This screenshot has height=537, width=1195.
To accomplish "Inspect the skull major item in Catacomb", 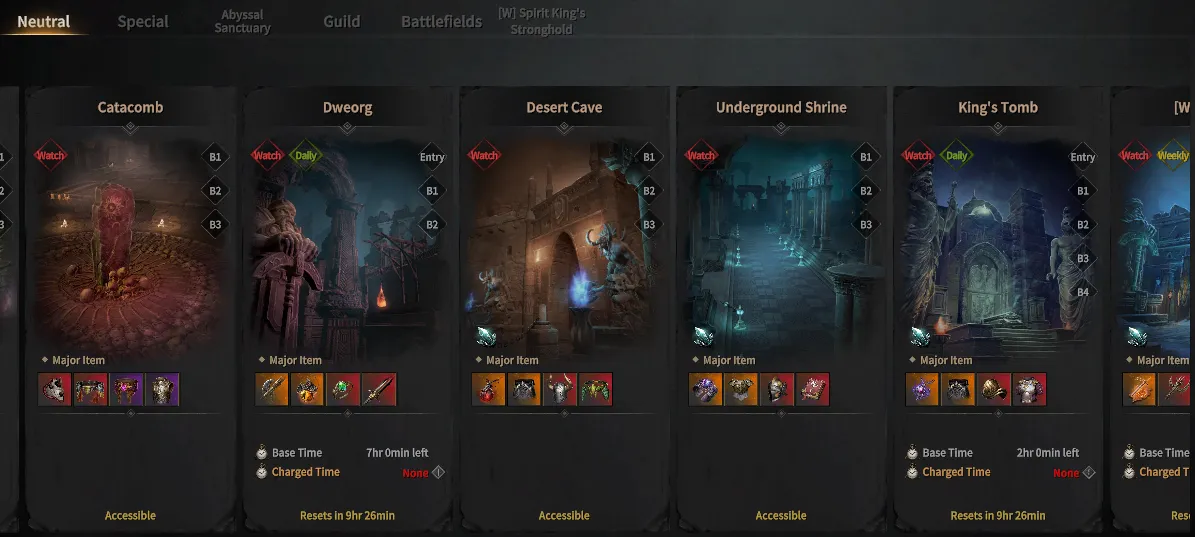I will click(55, 389).
